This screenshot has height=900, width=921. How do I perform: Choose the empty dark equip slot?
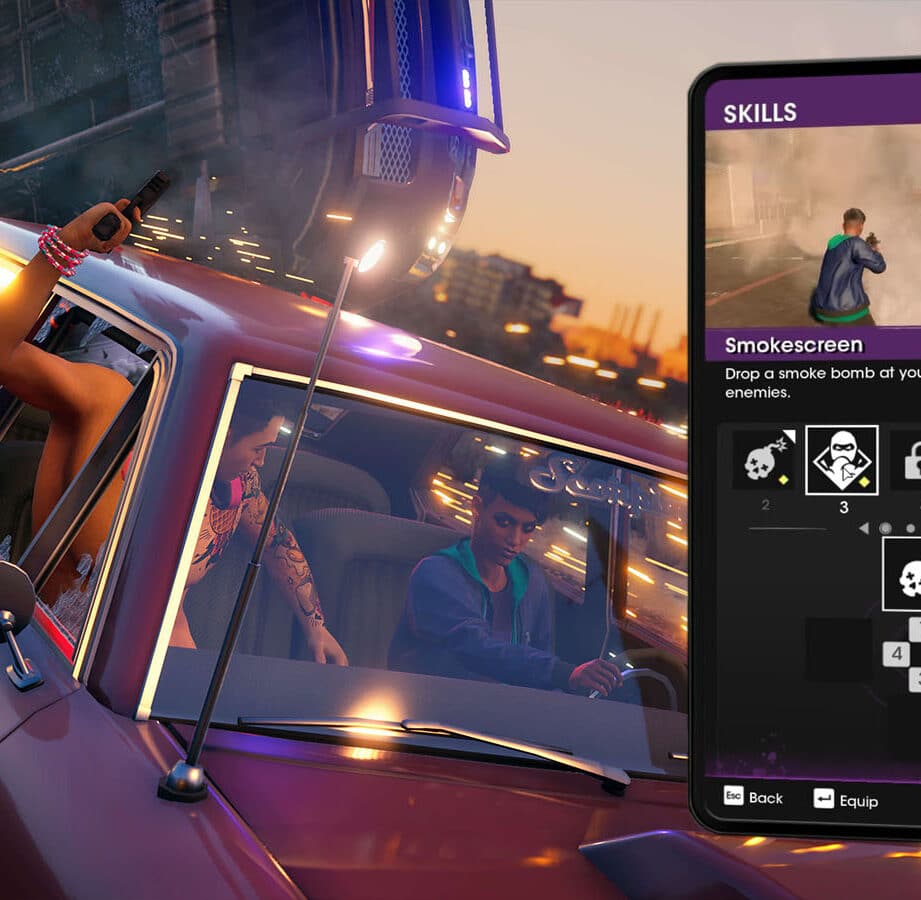[x=838, y=650]
